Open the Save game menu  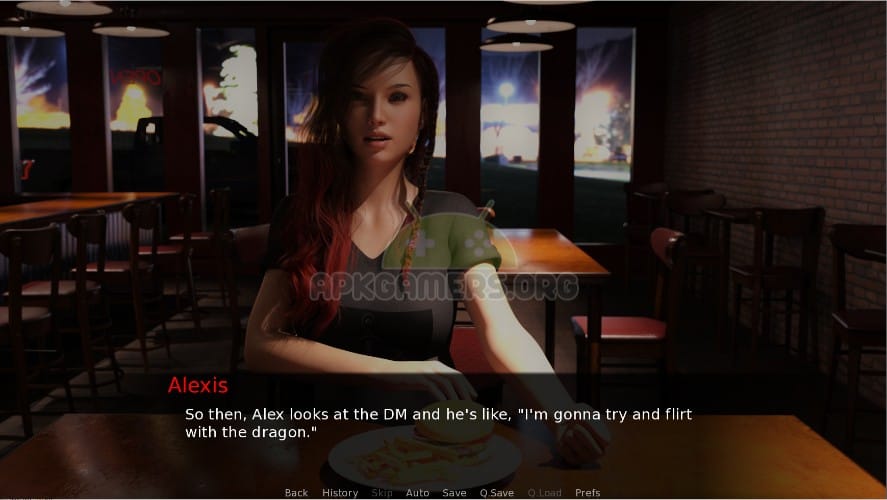(x=455, y=493)
